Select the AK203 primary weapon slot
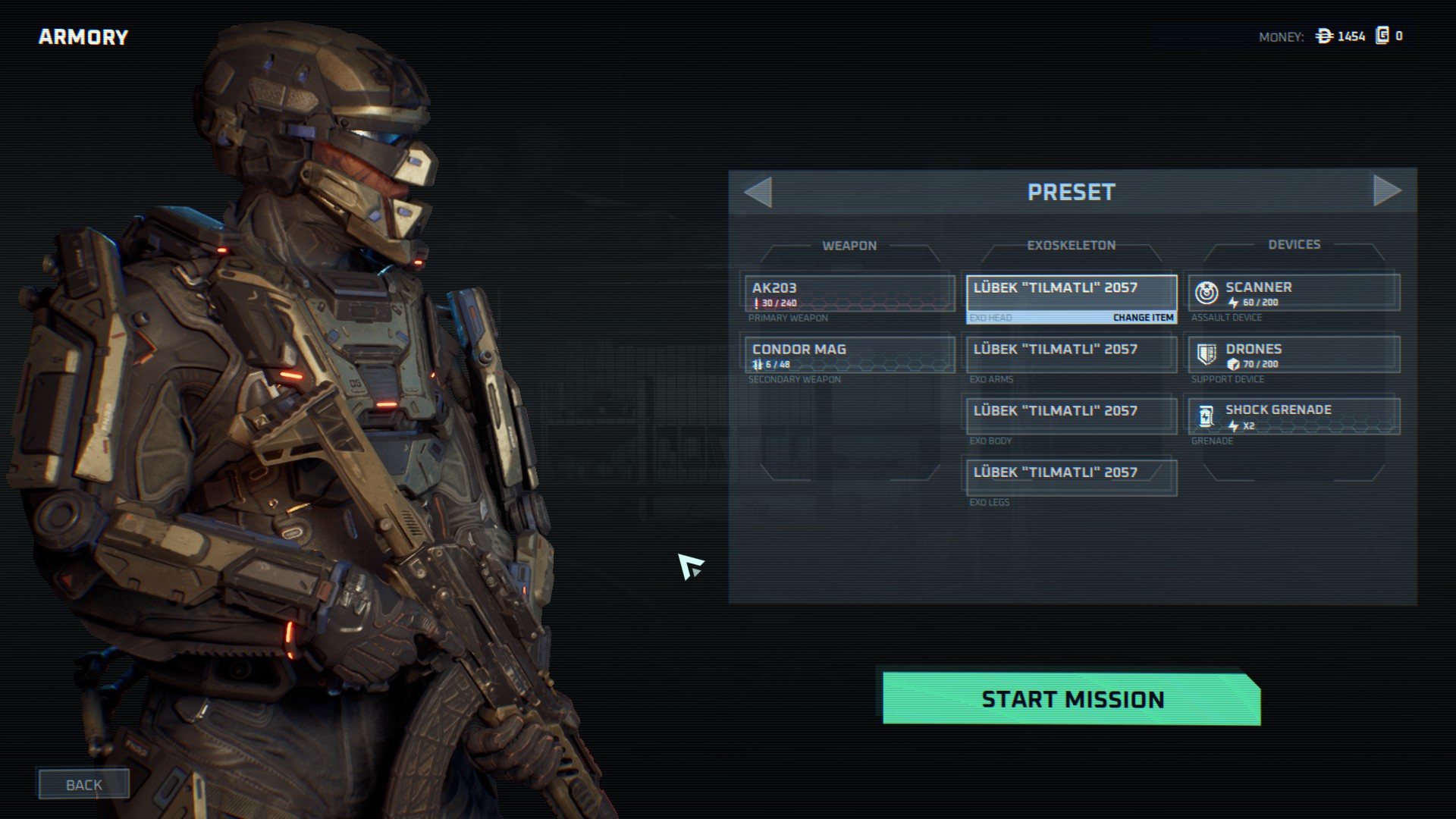This screenshot has height=819, width=1456. (849, 293)
